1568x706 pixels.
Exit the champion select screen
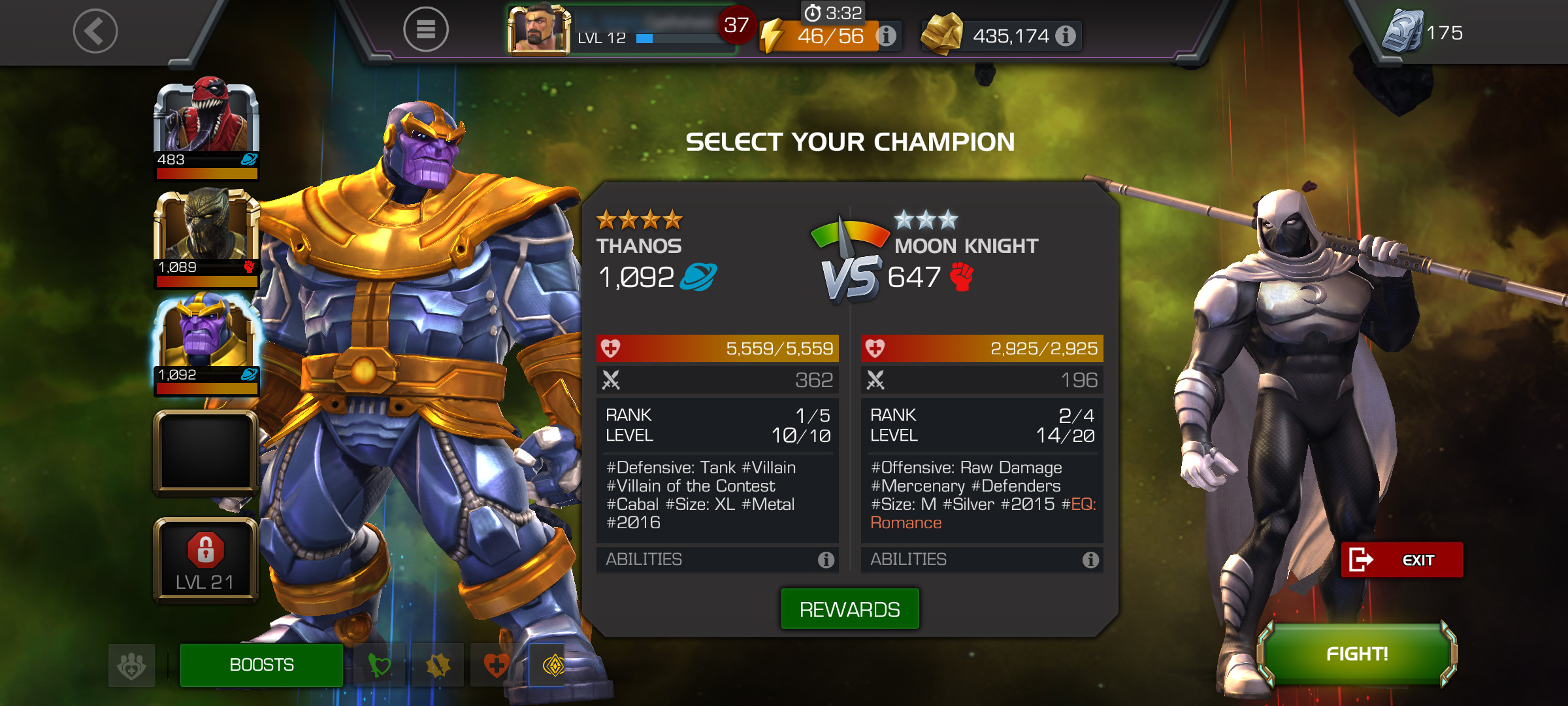pos(1401,560)
